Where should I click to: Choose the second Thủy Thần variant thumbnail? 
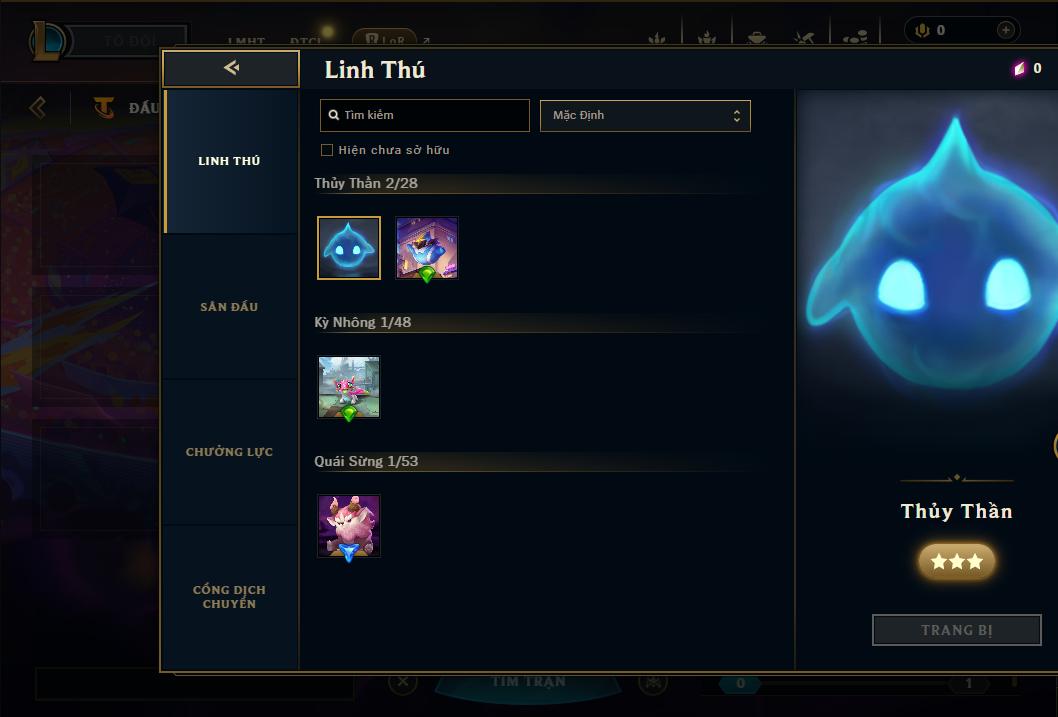click(427, 248)
